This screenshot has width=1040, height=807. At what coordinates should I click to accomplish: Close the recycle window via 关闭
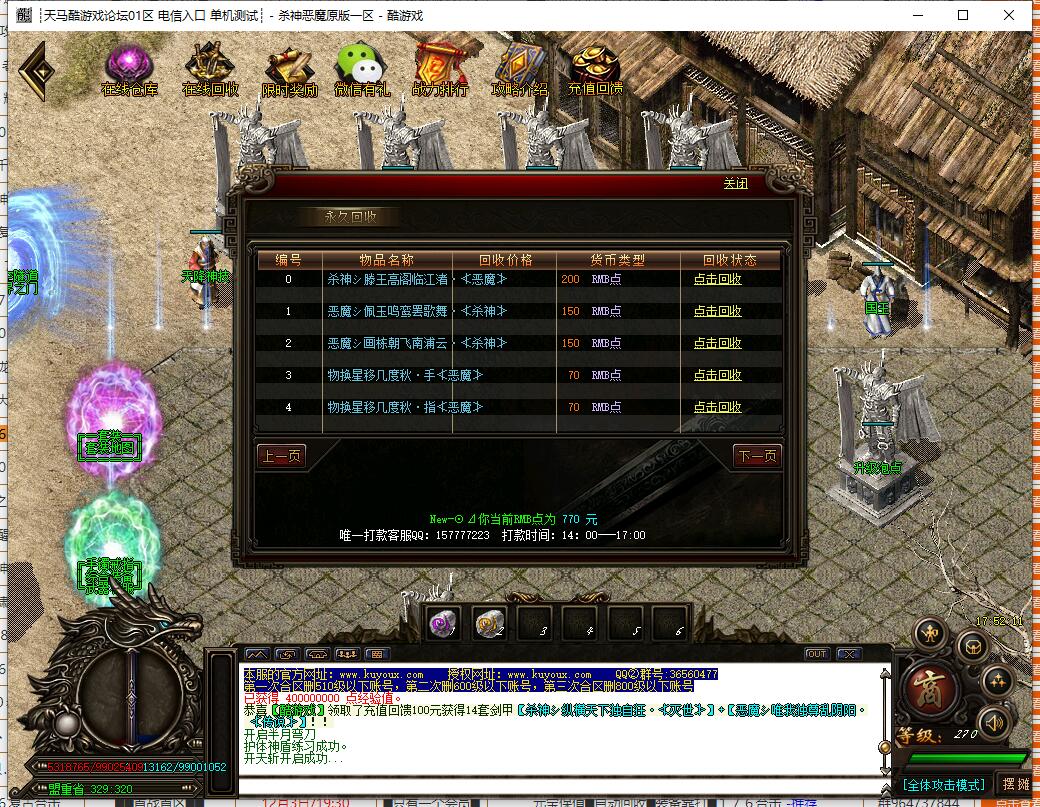(x=735, y=184)
